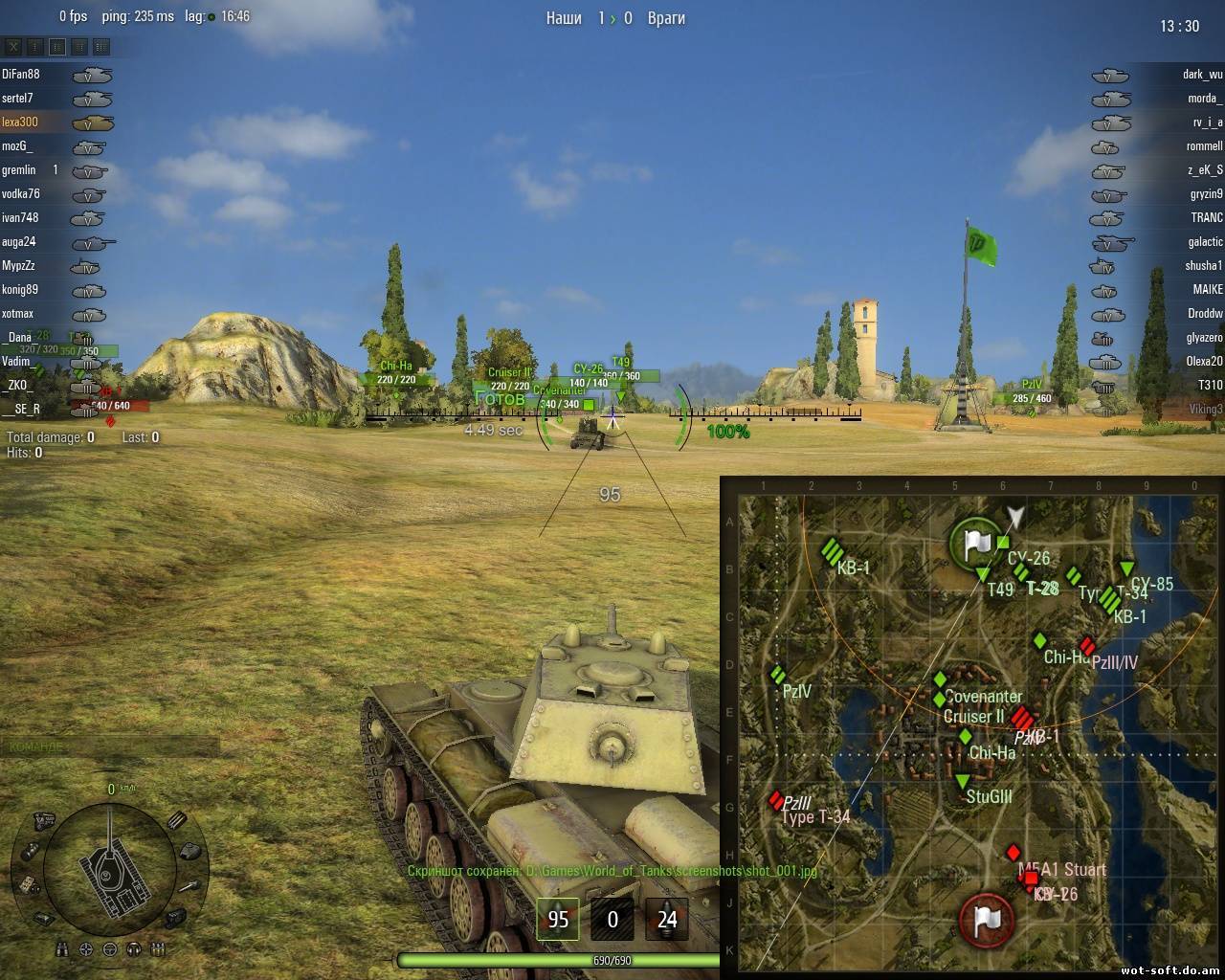Select enemy player rommell in the right panel
Image resolution: width=1225 pixels, height=980 pixels.
click(1203, 146)
